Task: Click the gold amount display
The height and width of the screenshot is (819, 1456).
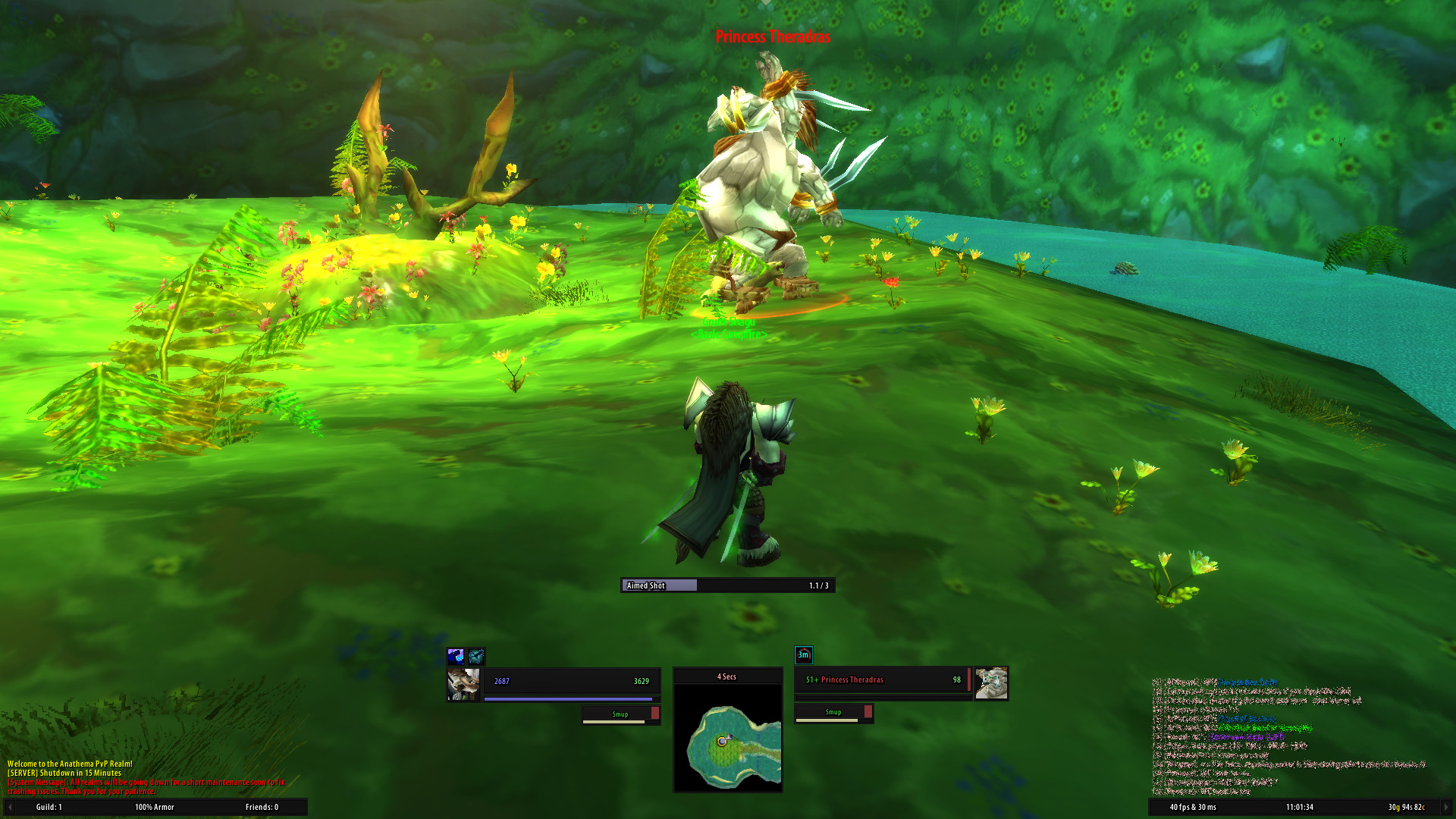Action: tap(1406, 807)
